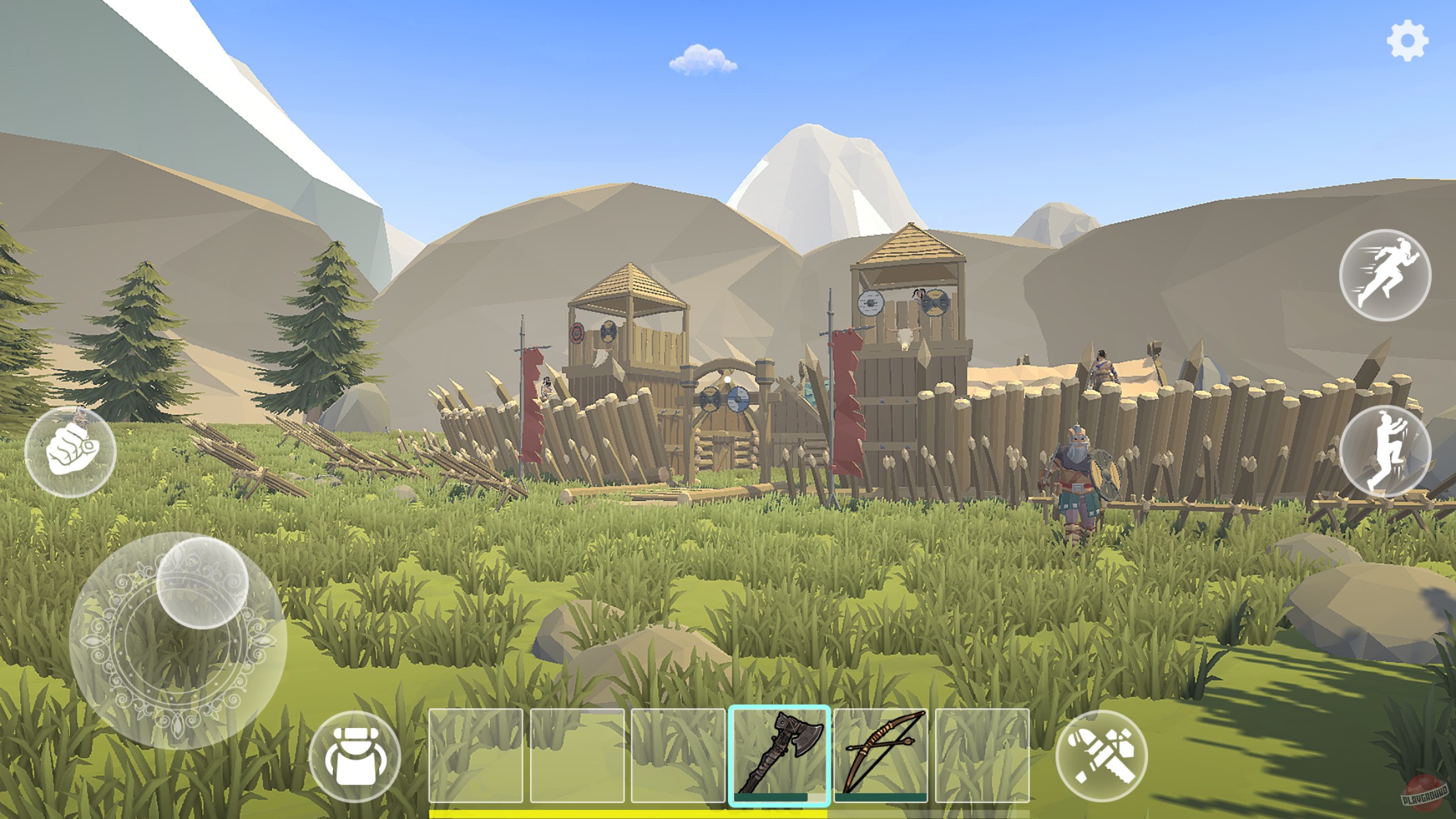Screen dimensions: 1456x819
Task: Tap the fortress gate entrance
Action: click(725, 448)
